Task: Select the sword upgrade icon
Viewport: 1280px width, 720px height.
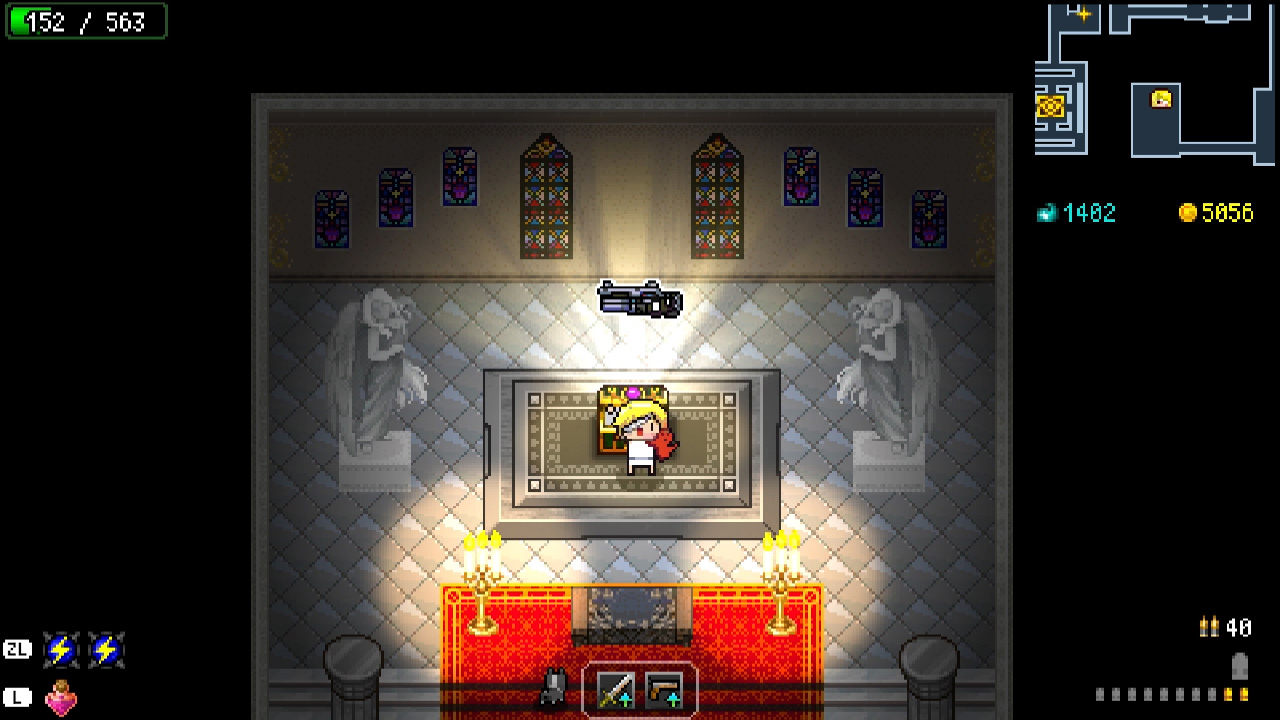Action: click(x=615, y=691)
